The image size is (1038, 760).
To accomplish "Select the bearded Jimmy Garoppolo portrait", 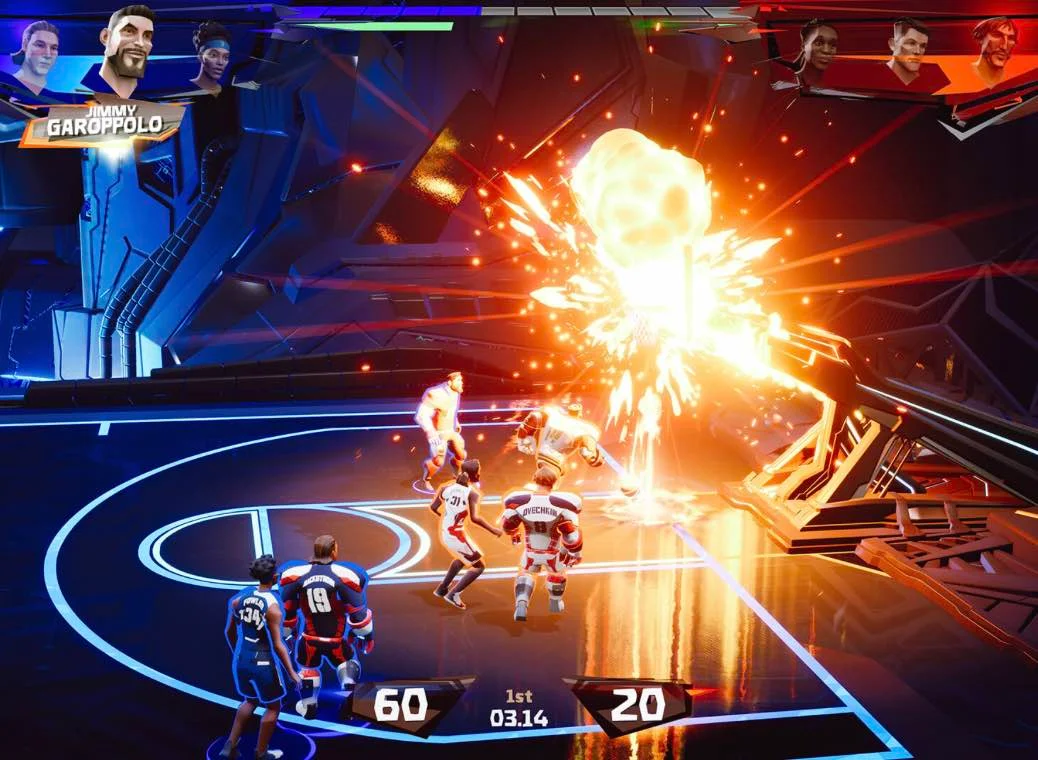I will click(127, 50).
